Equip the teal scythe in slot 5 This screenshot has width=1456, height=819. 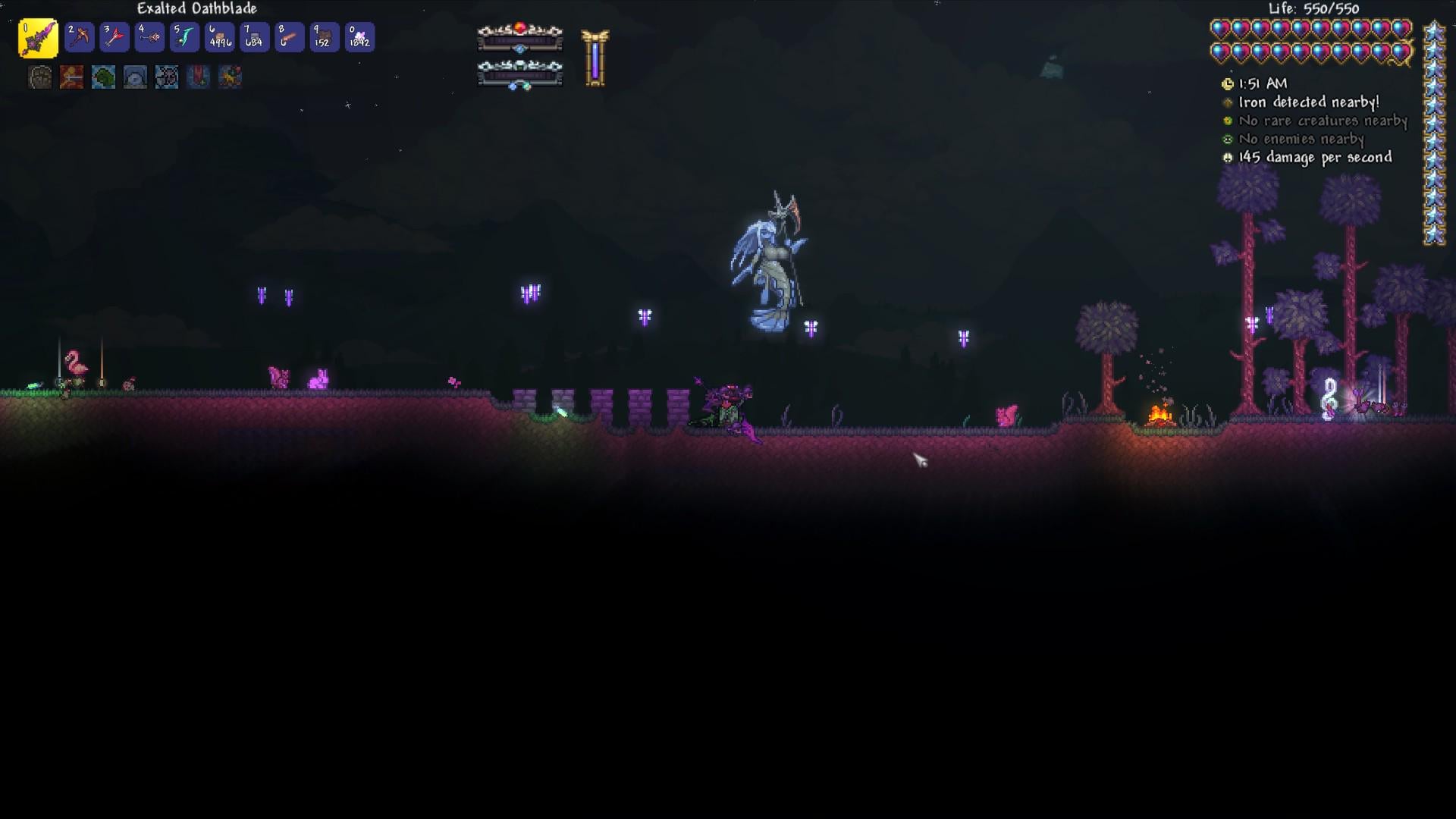184,37
